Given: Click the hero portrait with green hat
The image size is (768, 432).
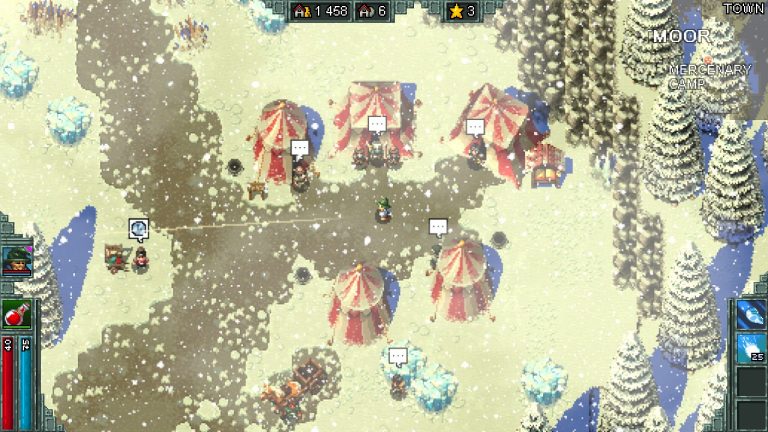Looking at the screenshot, I should coord(16,261).
